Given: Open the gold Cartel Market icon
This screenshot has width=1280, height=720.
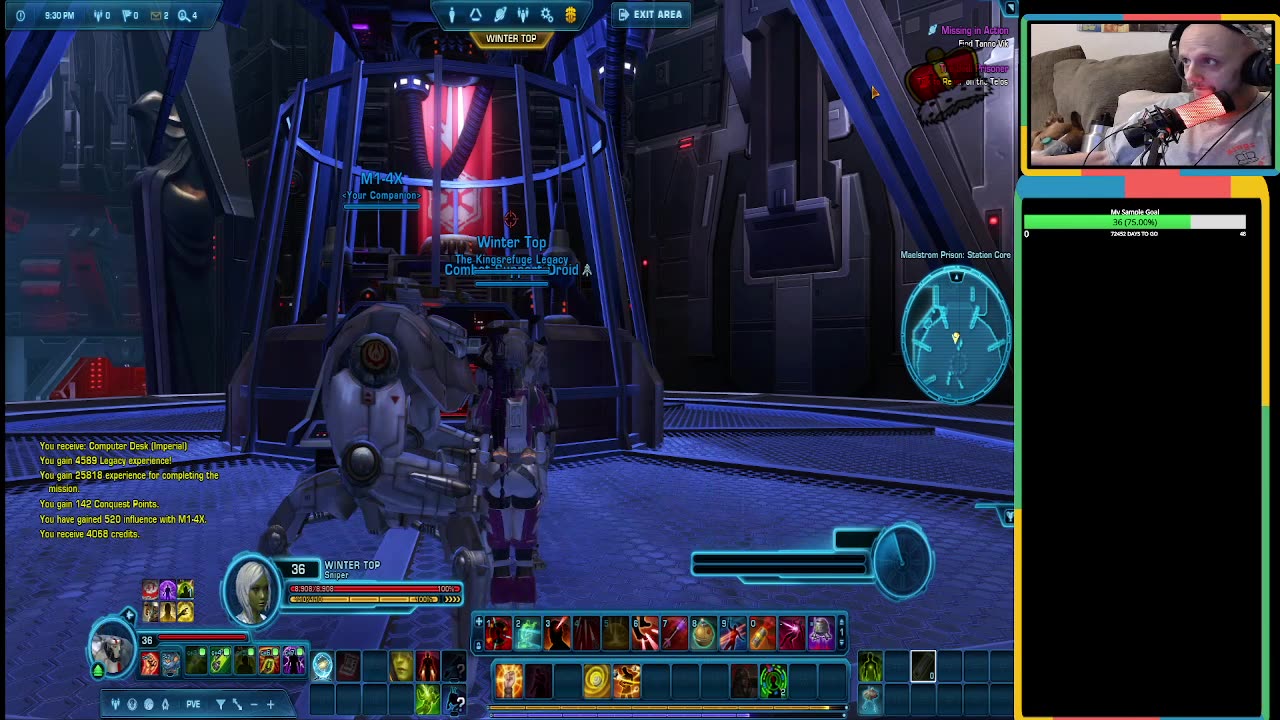Looking at the screenshot, I should point(571,14).
